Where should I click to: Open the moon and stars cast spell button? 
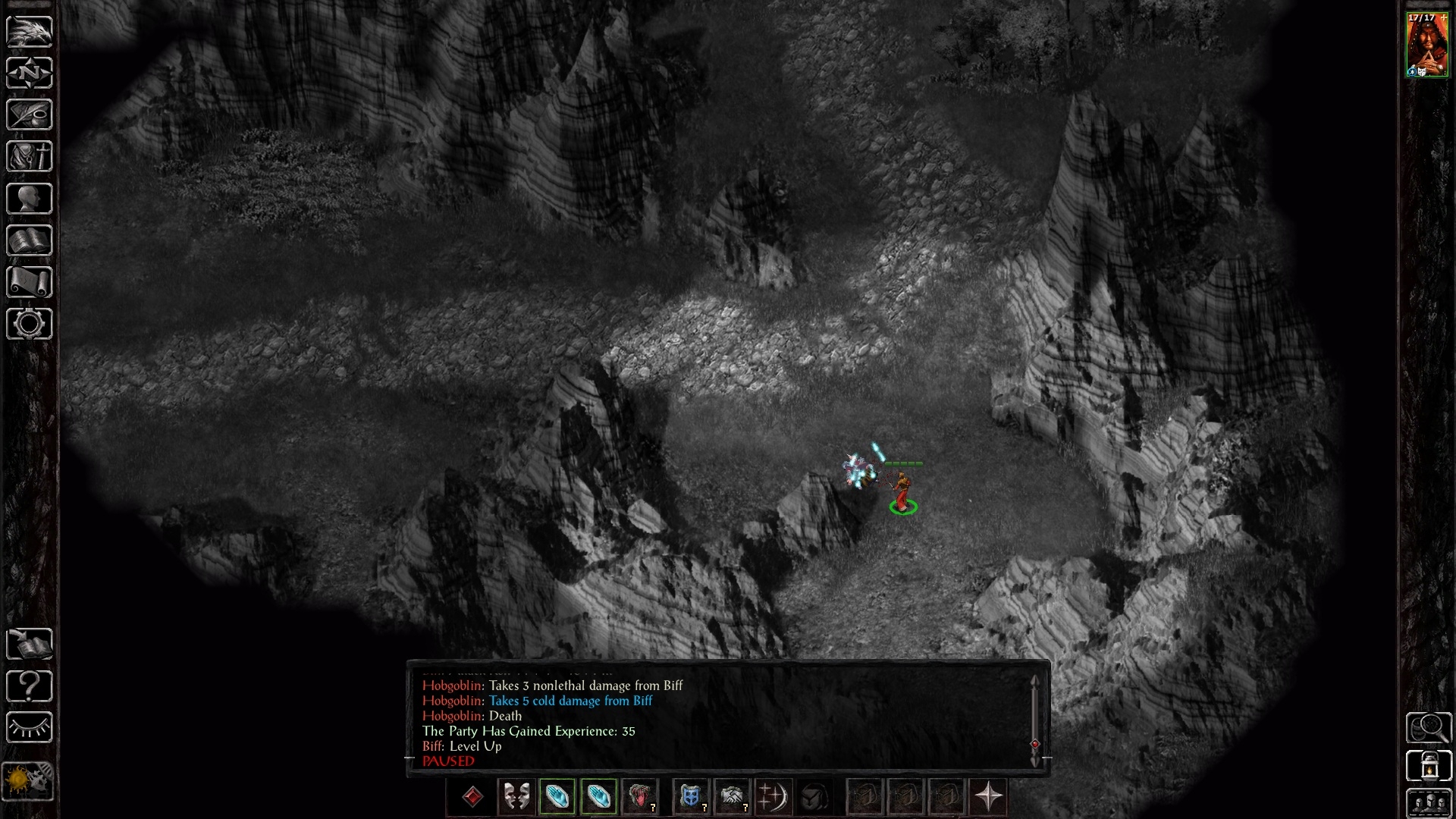tap(772, 797)
